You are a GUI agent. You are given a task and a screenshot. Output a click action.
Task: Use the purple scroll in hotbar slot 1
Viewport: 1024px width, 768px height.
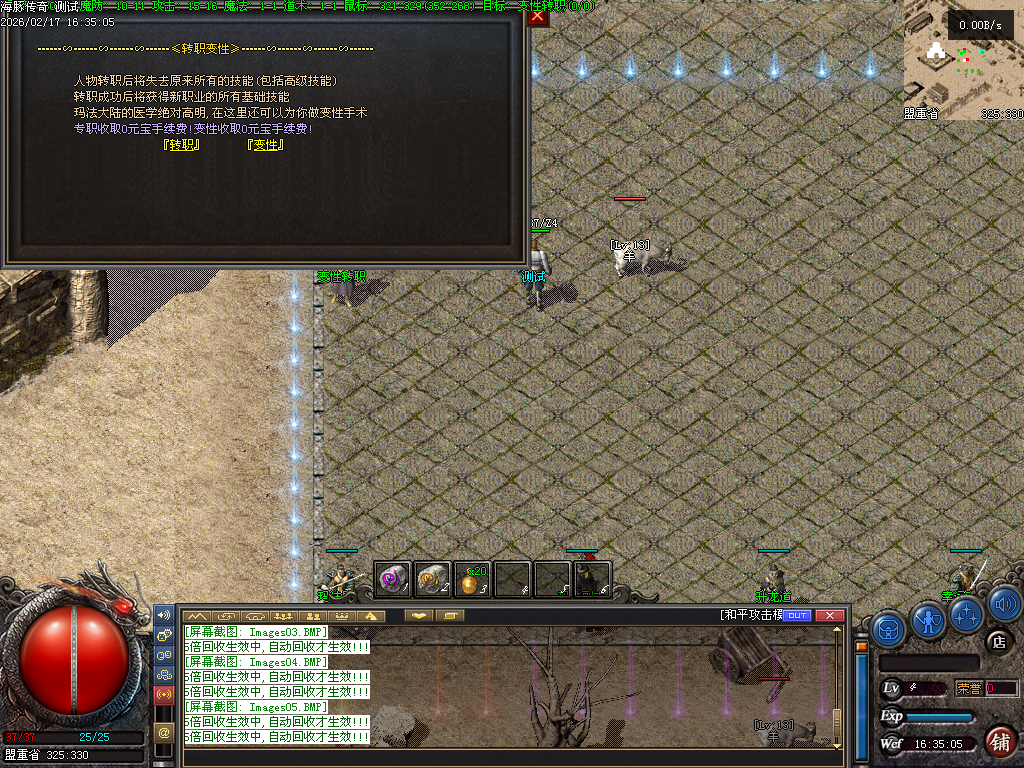click(x=393, y=579)
